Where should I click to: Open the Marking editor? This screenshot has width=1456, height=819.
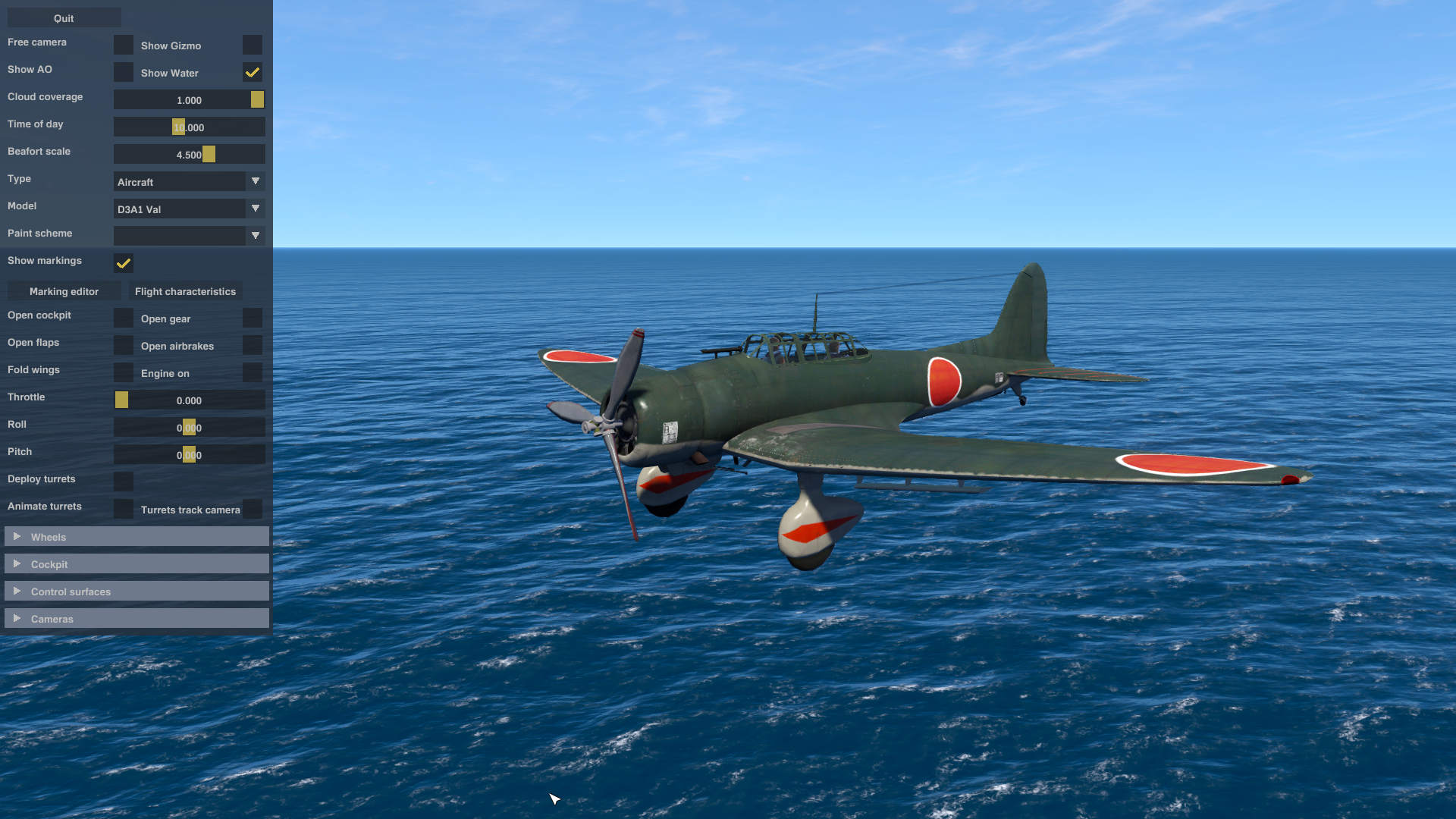(x=64, y=290)
